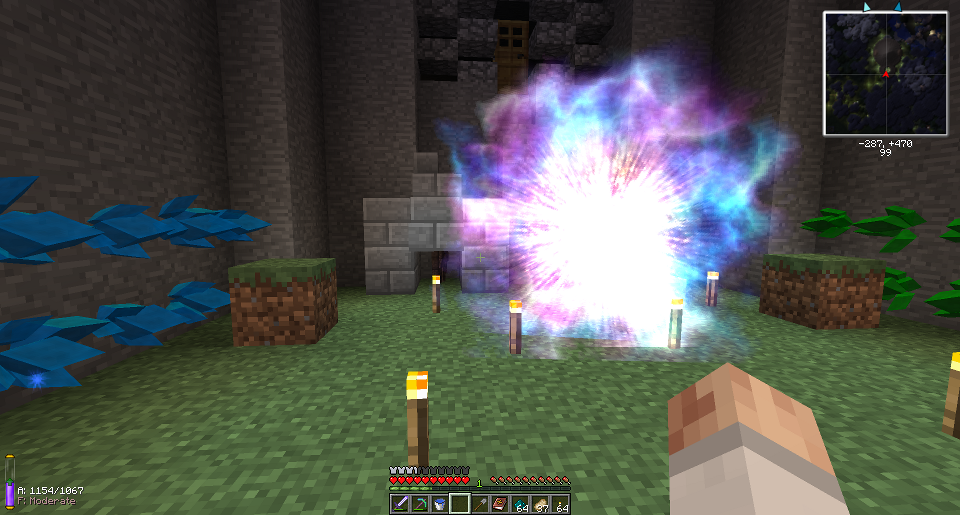The height and width of the screenshot is (515, 960).
Task: Select the pickaxe hotbar slot
Action: tap(419, 504)
